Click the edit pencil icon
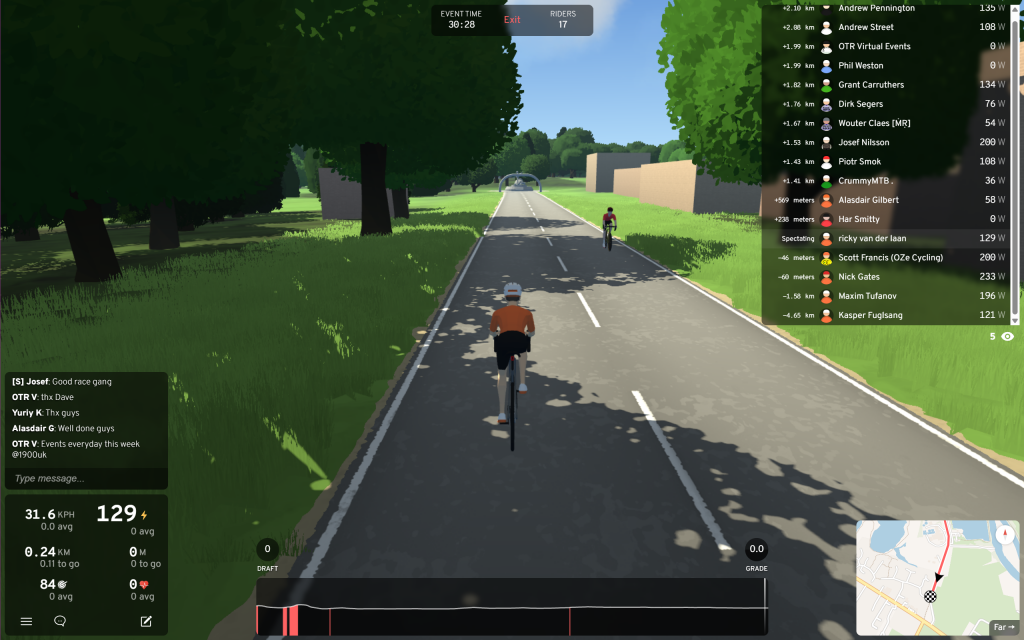 (146, 621)
